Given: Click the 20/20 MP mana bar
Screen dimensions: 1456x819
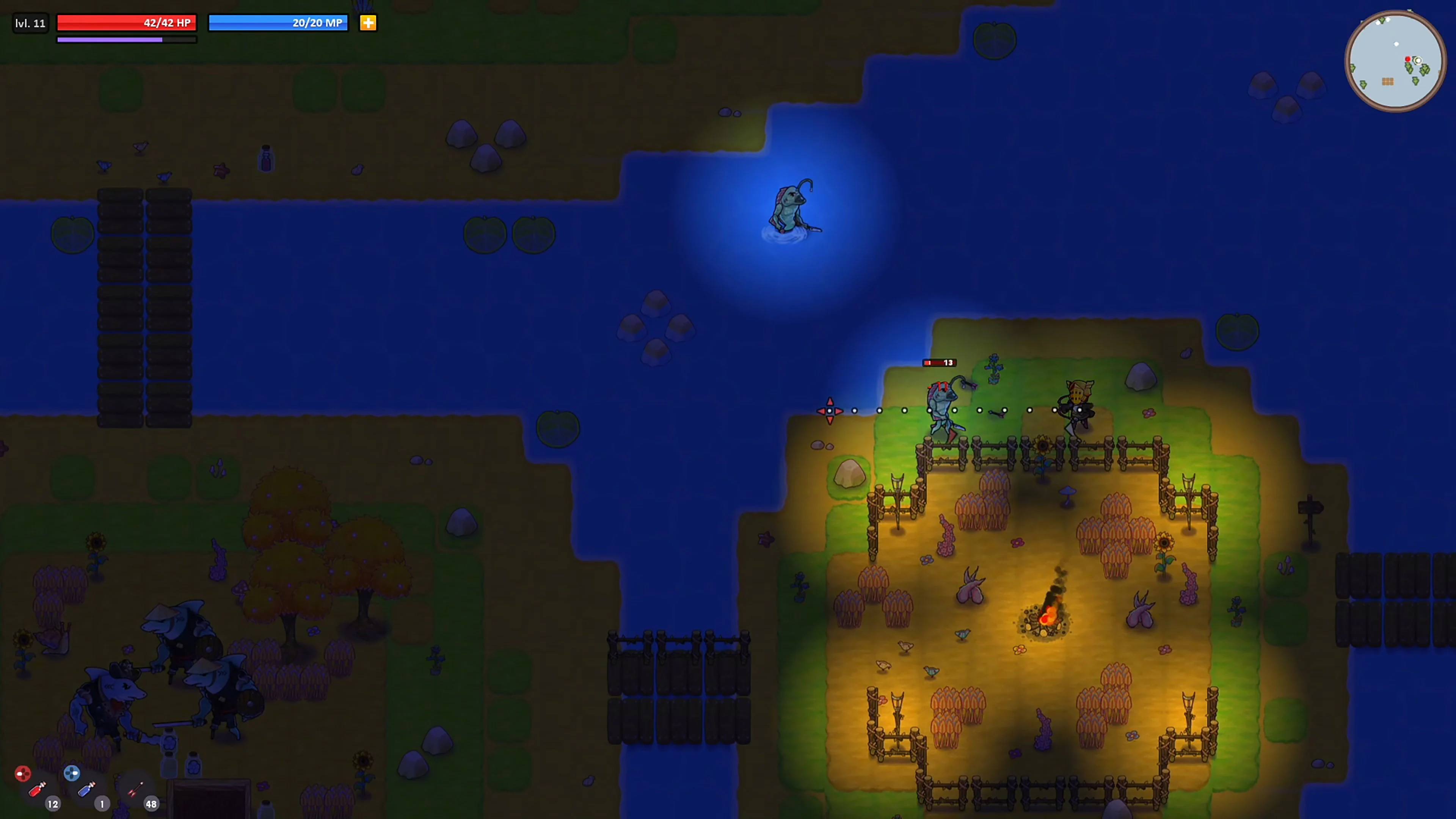Looking at the screenshot, I should [x=278, y=23].
